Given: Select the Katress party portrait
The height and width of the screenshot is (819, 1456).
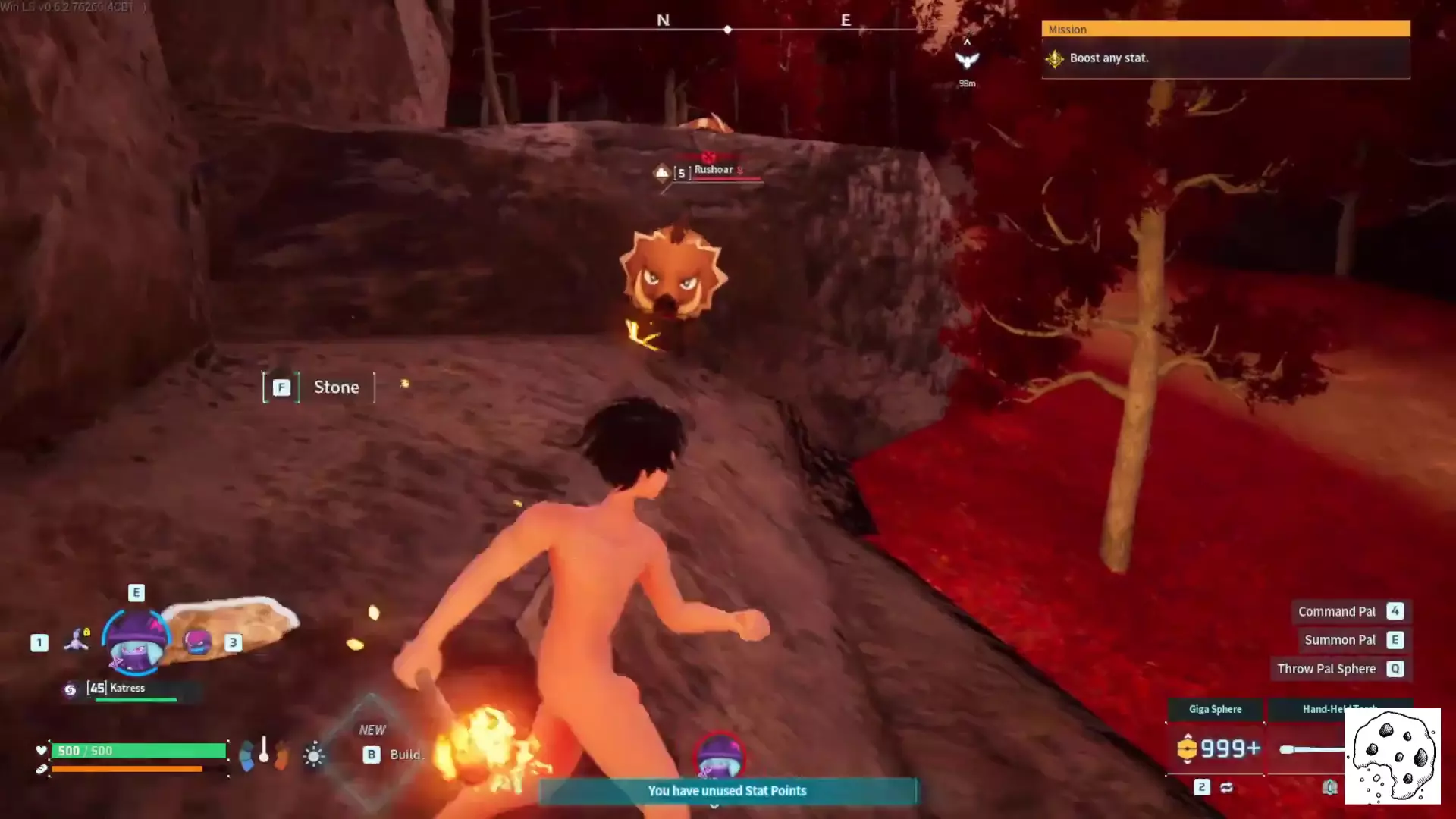Looking at the screenshot, I should [136, 642].
